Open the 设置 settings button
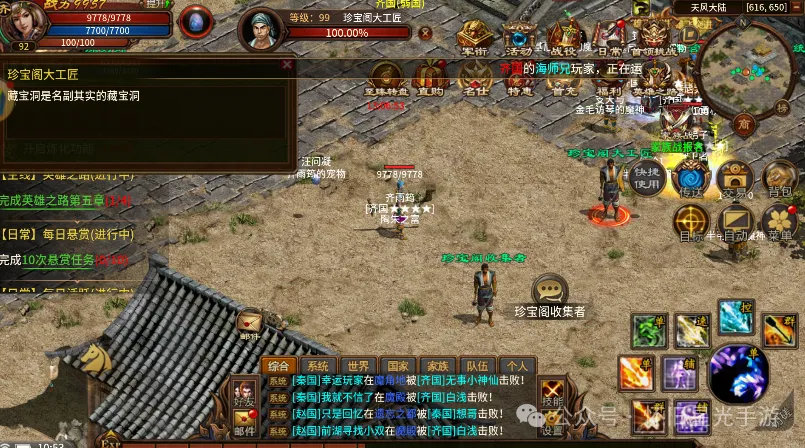 click(x=551, y=420)
